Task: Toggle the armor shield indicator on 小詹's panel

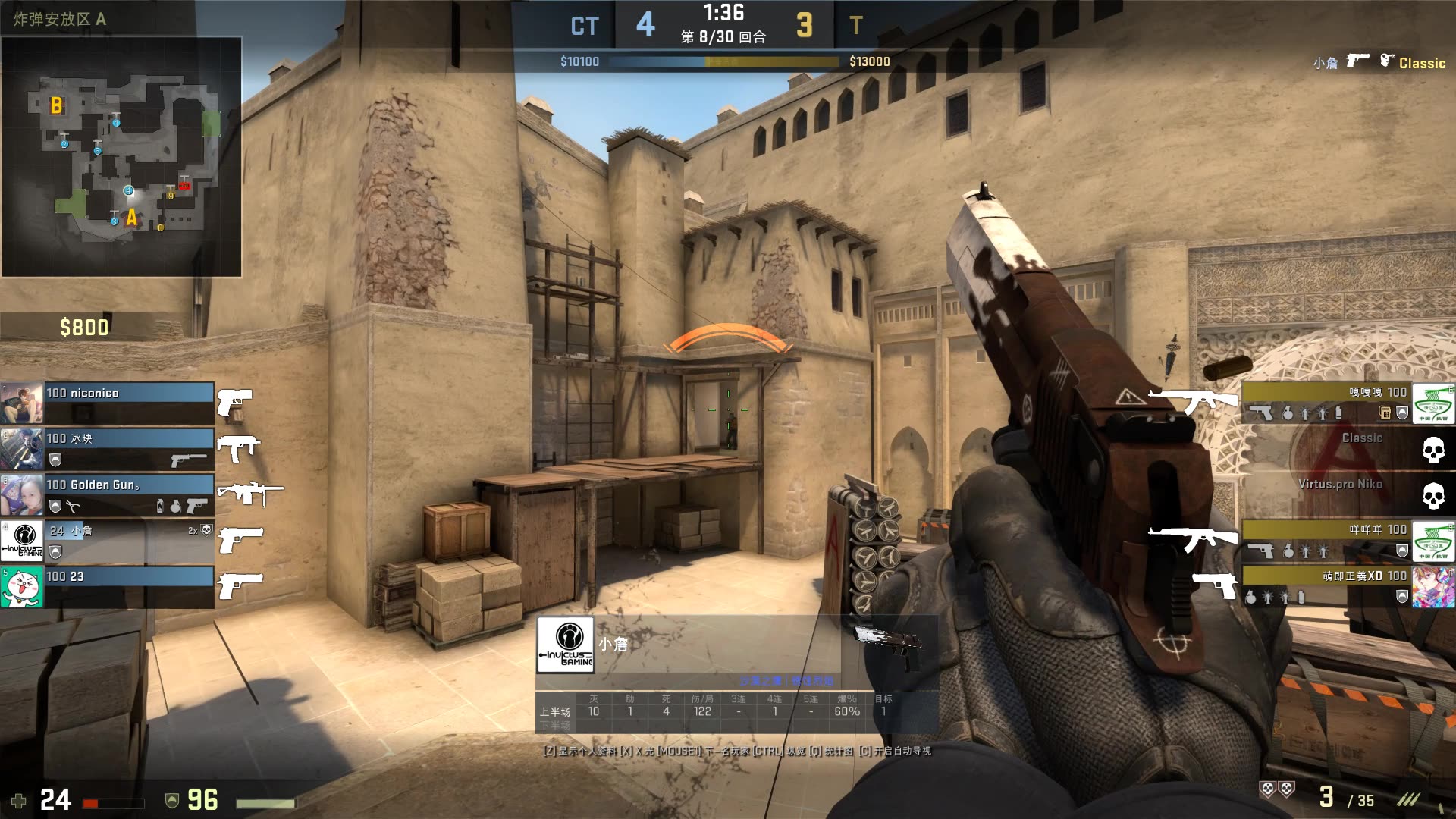Action: (55, 552)
